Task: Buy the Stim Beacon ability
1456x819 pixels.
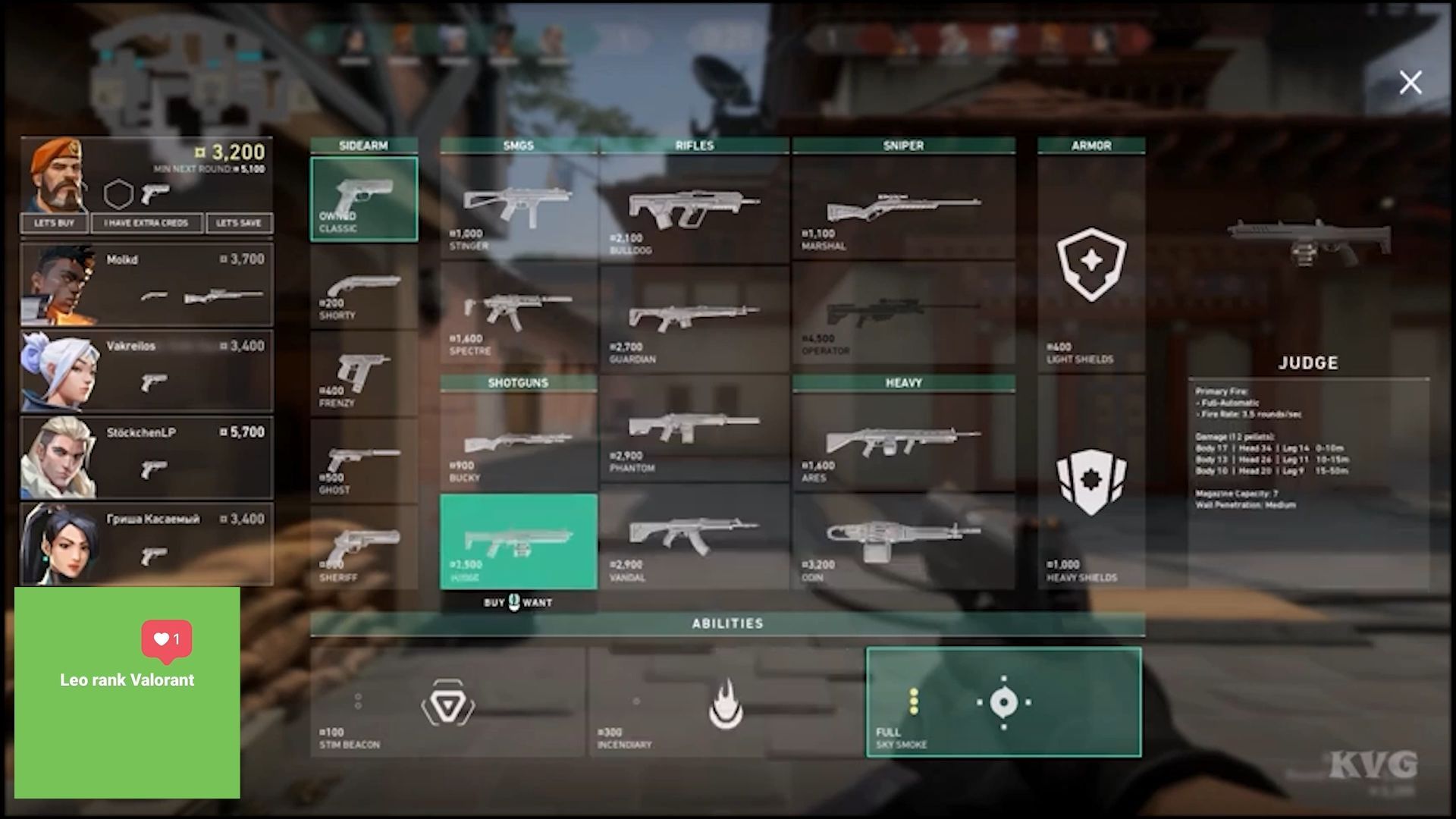Action: tap(447, 703)
